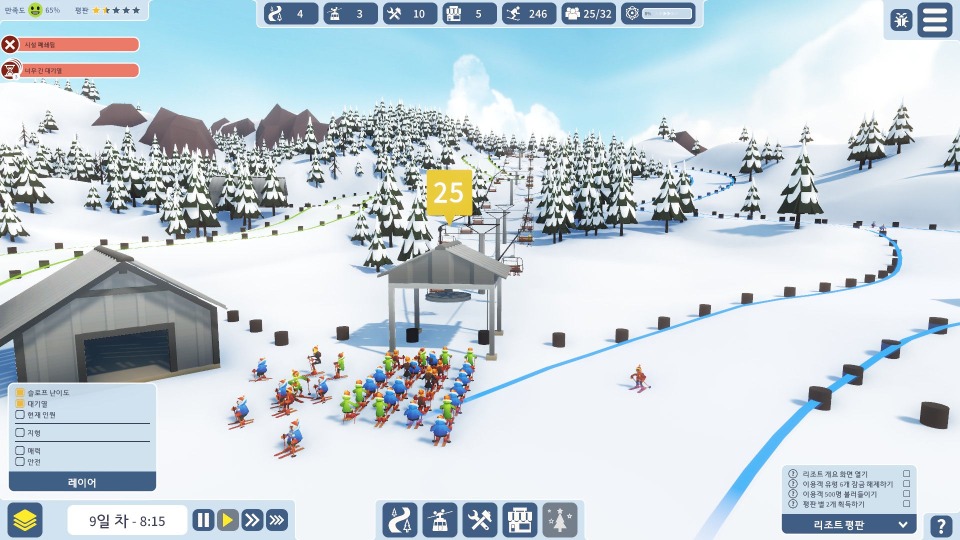Pause the game simulation
Image resolution: width=960 pixels, height=540 pixels.
click(203, 520)
